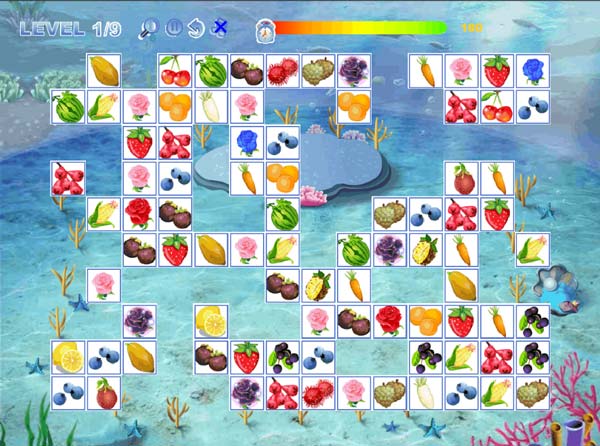
Task: Pick the lemon tile beside the blueberries
Action: (67, 356)
